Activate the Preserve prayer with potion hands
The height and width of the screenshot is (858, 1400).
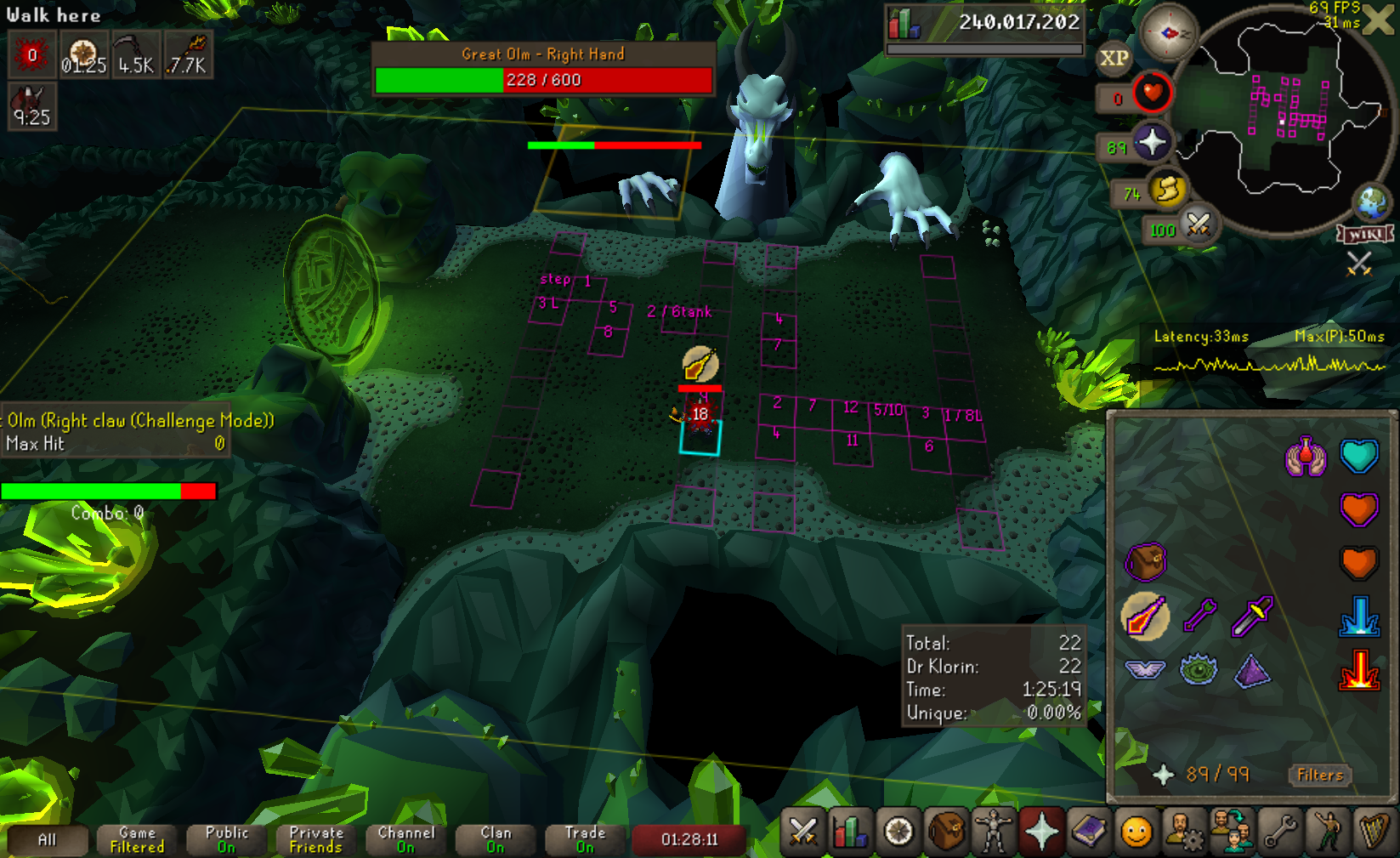click(1306, 457)
